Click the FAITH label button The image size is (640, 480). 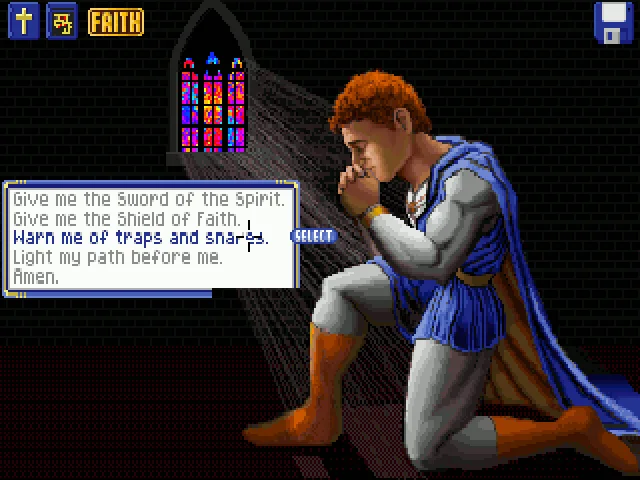point(115,22)
